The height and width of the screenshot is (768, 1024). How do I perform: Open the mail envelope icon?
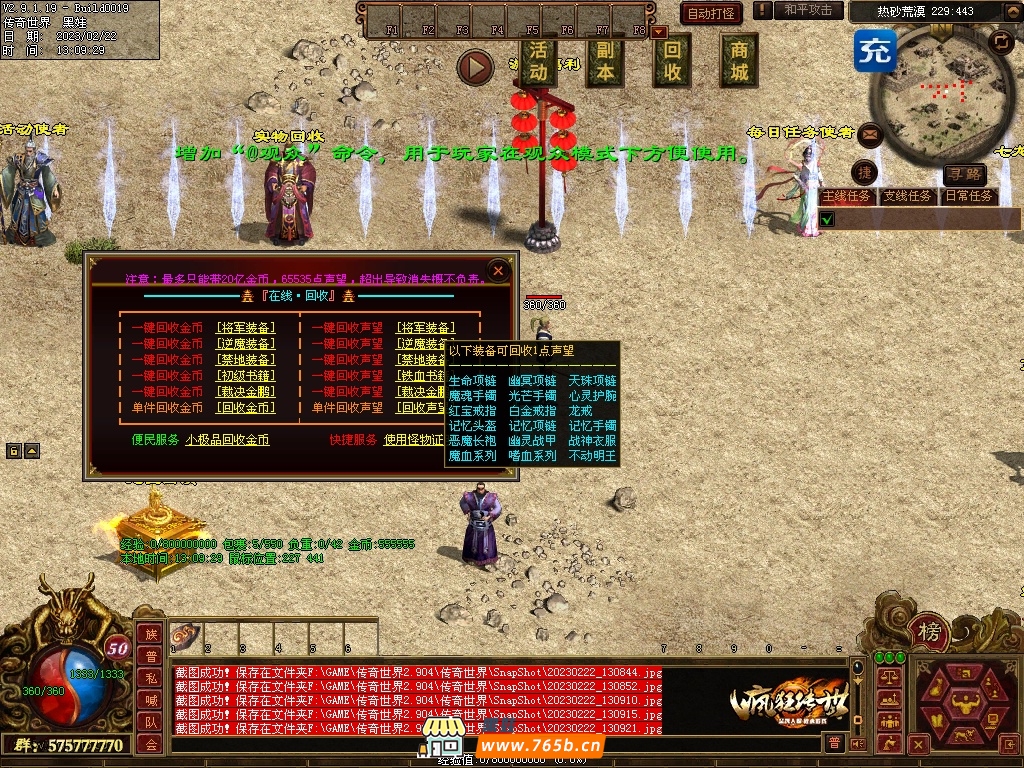pos(870,133)
